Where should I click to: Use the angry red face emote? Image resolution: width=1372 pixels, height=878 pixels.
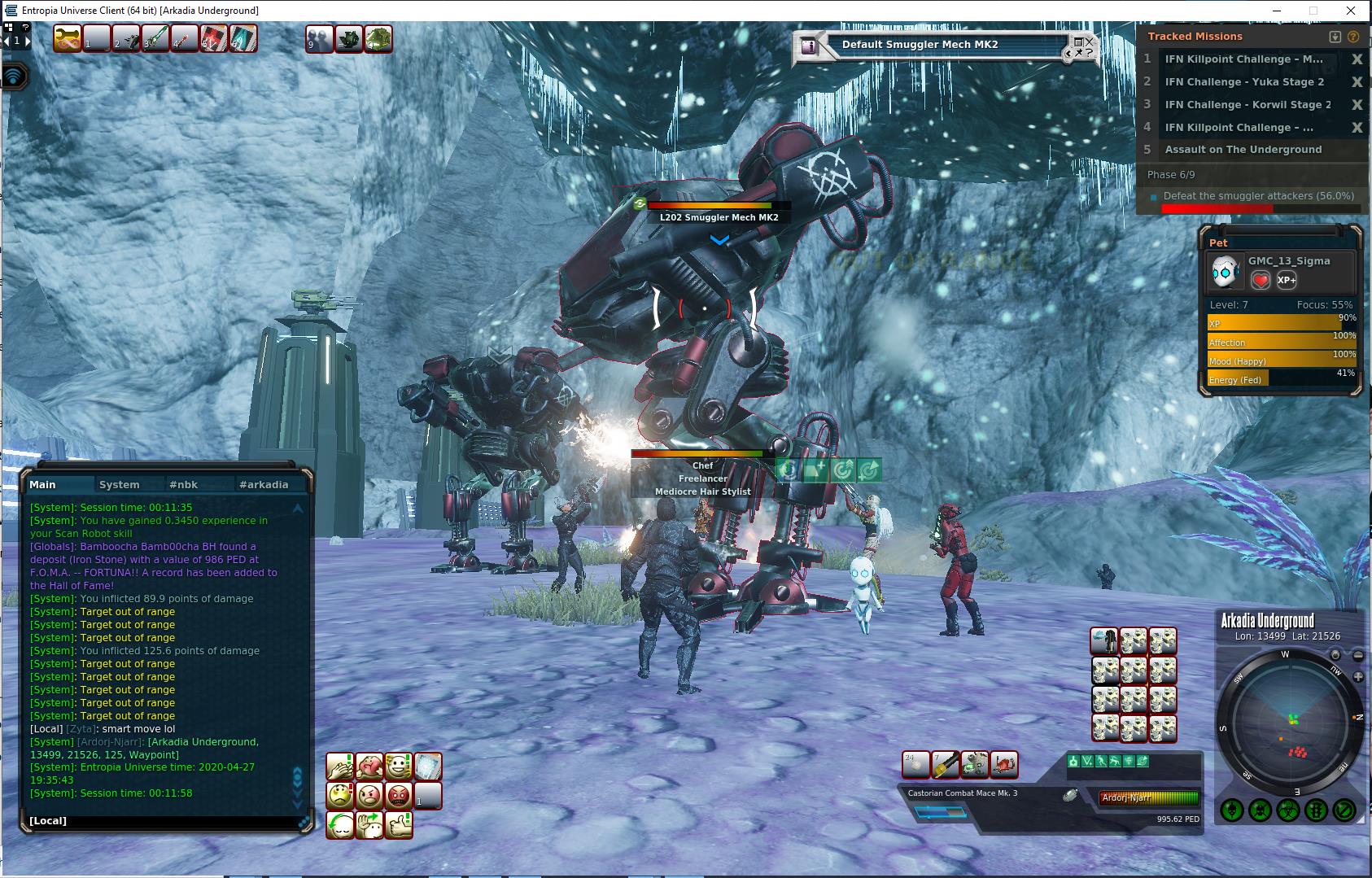point(399,795)
